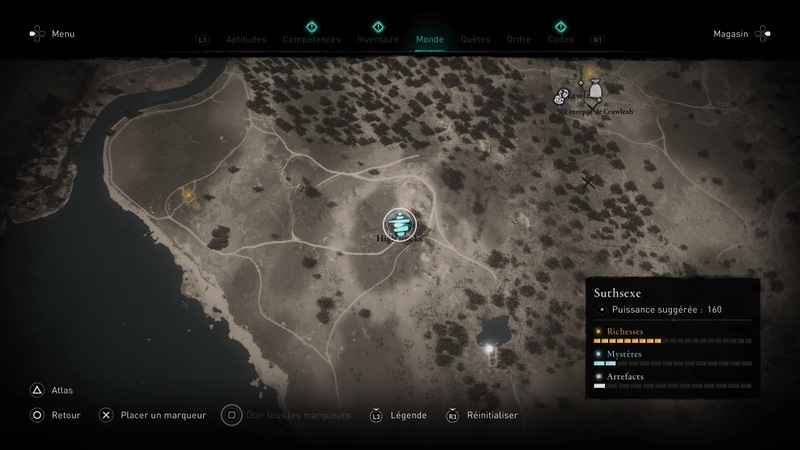Click the raven marker on the map
This screenshot has width=800, height=450.
point(588,181)
